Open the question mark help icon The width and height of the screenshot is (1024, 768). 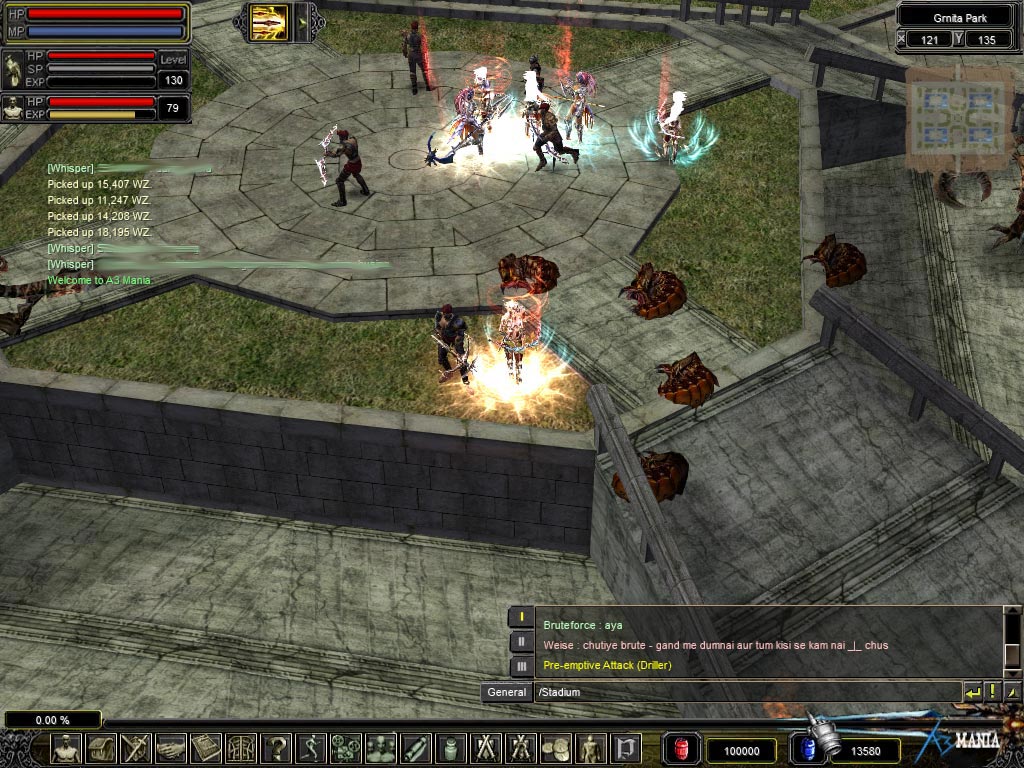coord(276,748)
